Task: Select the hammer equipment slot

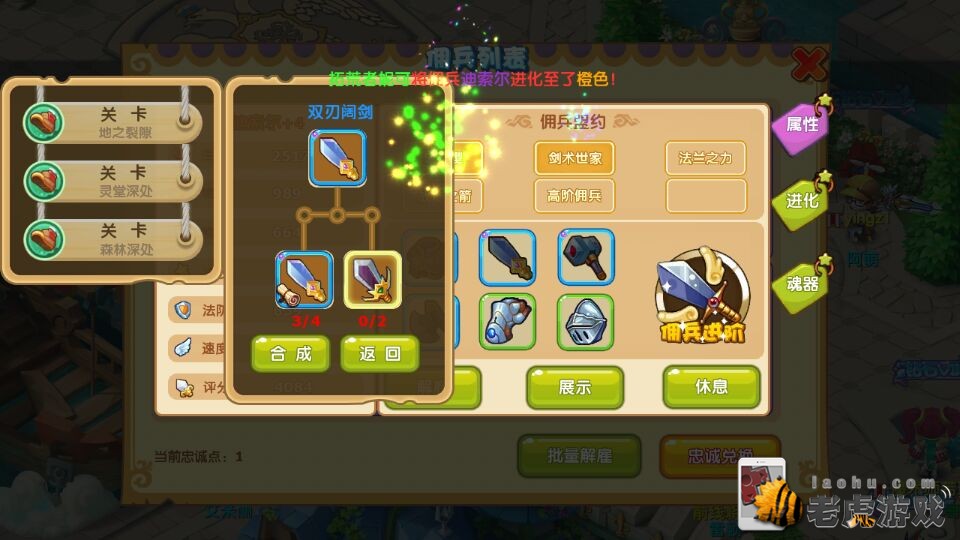Action: pos(586,258)
